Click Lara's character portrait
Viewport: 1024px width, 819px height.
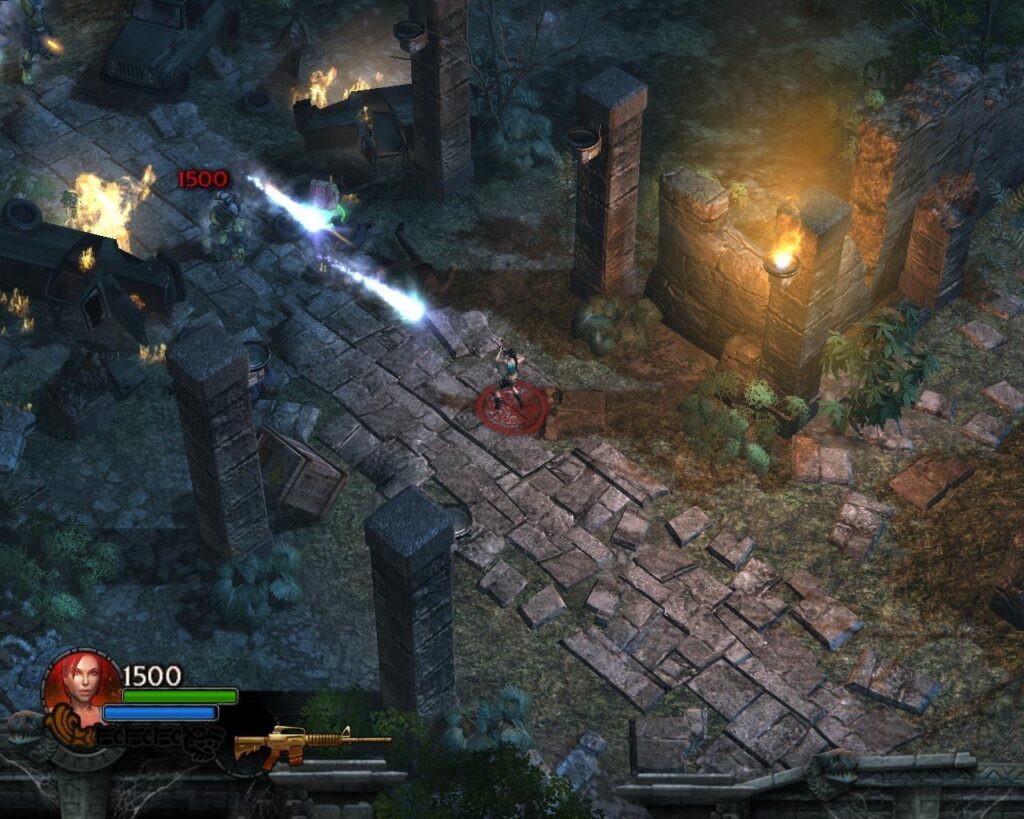click(x=82, y=685)
